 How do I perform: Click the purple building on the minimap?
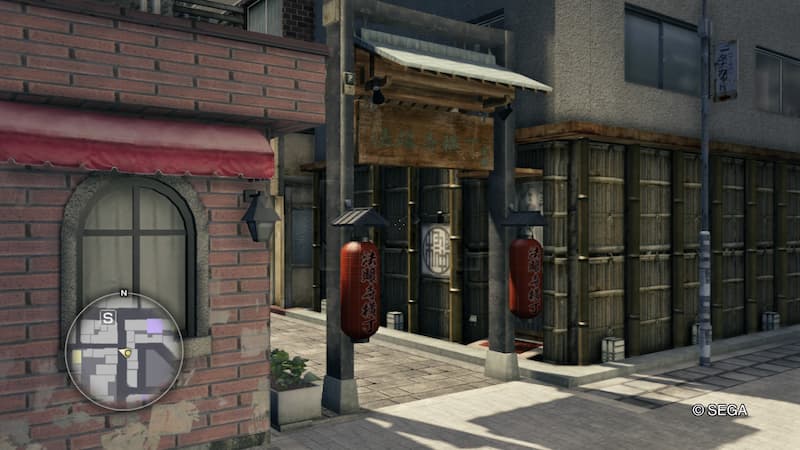[x=154, y=325]
